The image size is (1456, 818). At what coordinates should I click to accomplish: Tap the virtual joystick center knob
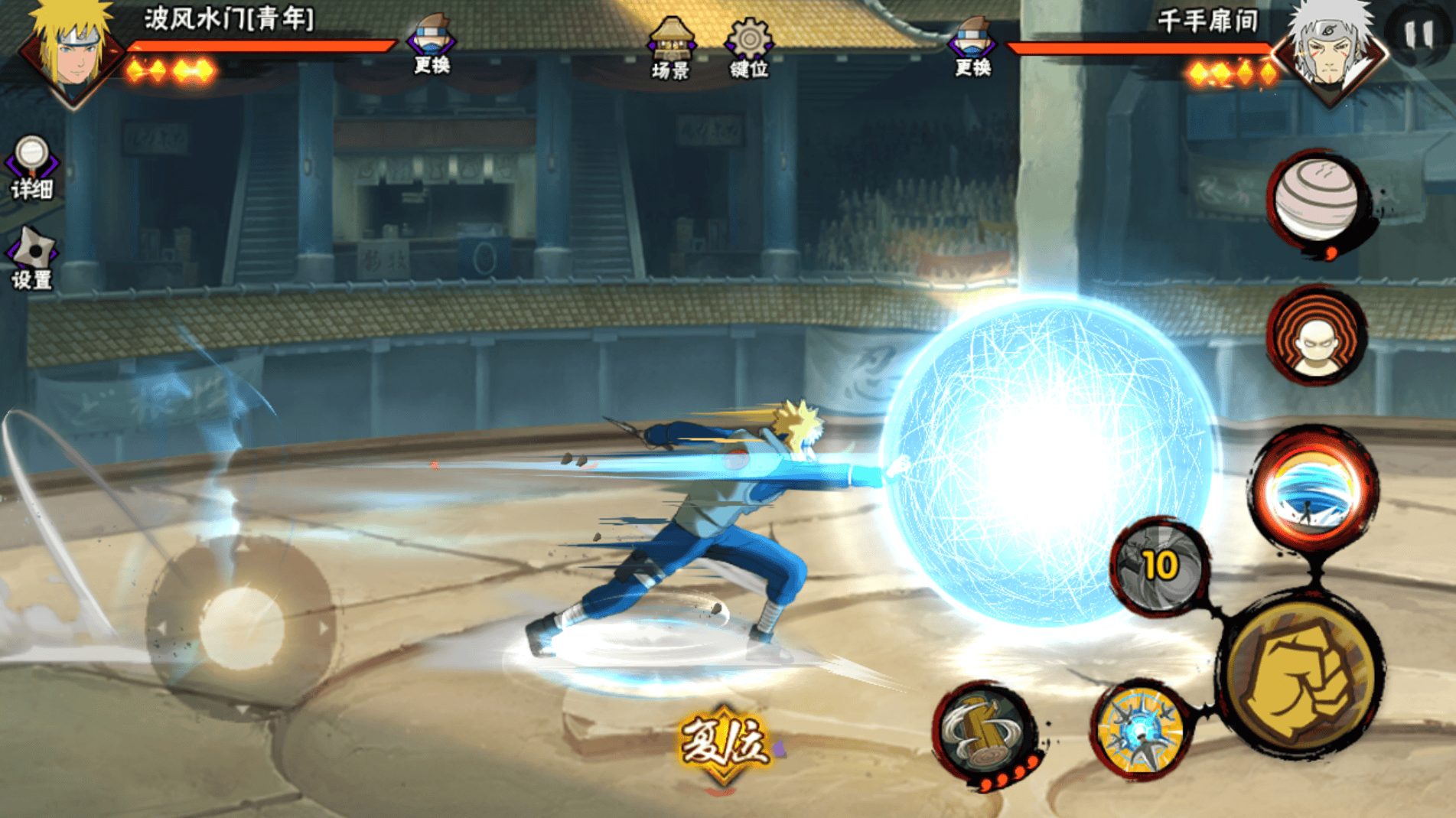[x=241, y=627]
